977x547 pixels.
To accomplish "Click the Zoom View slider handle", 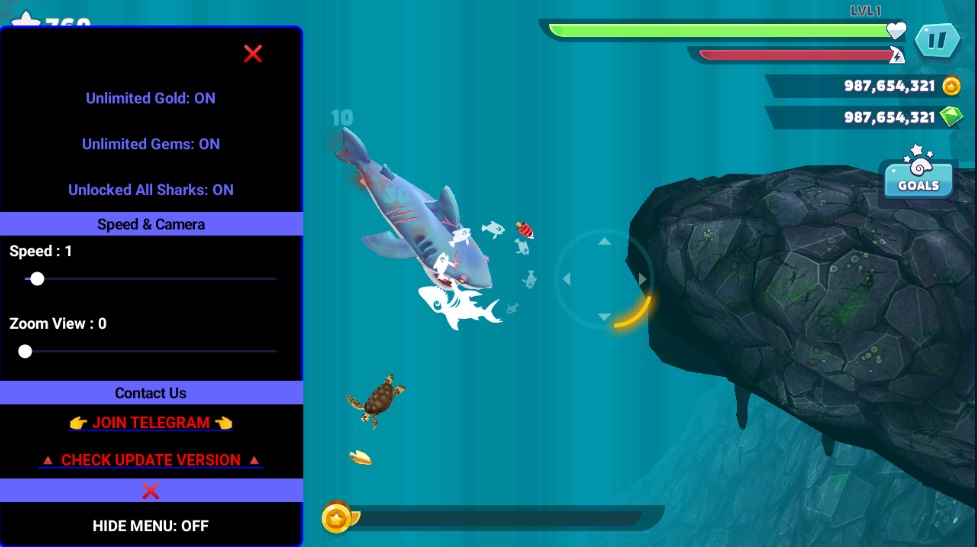I will pyautogui.click(x=25, y=351).
